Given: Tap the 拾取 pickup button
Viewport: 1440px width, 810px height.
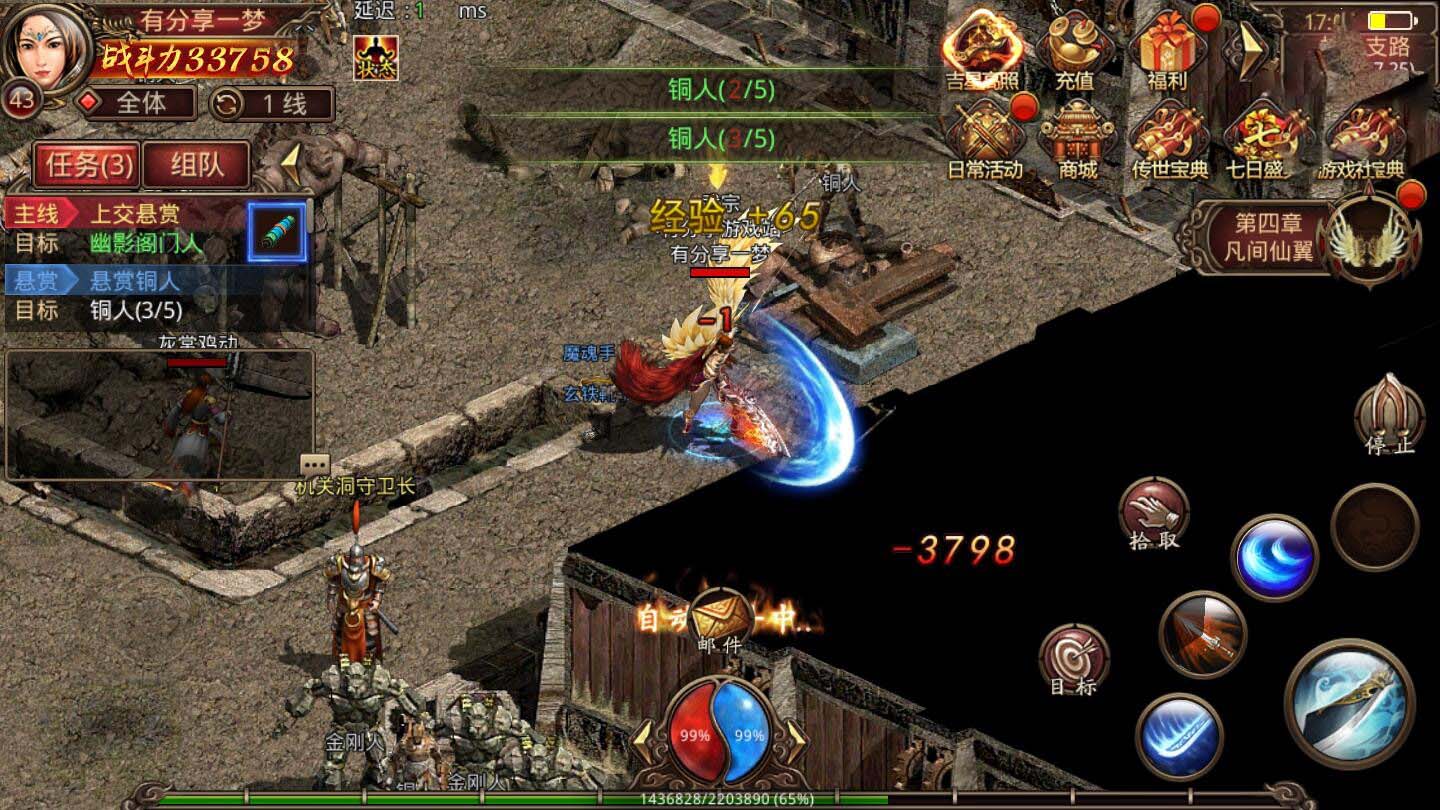Looking at the screenshot, I should point(1154,512).
